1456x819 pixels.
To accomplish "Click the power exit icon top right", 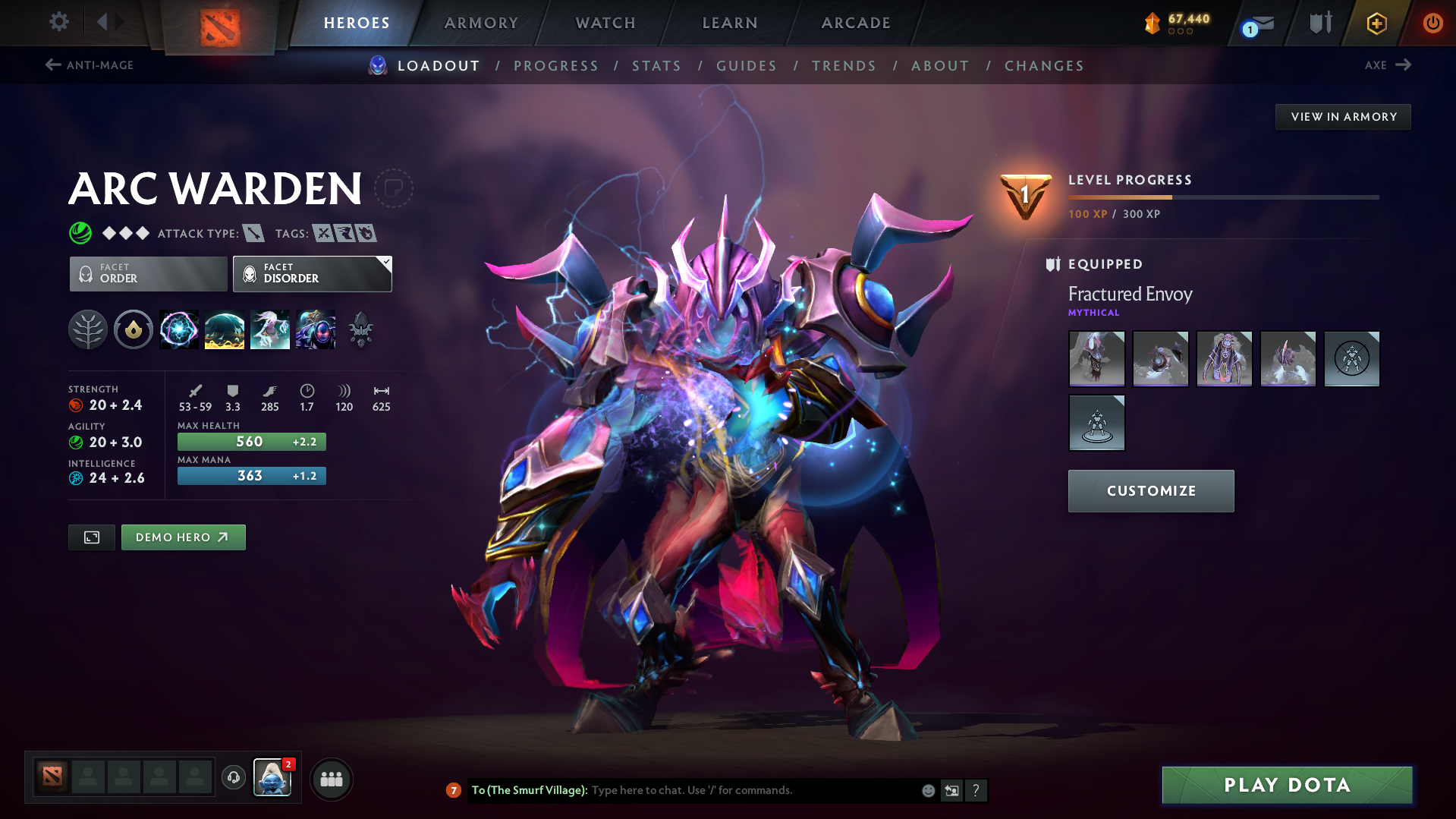I will click(1432, 23).
